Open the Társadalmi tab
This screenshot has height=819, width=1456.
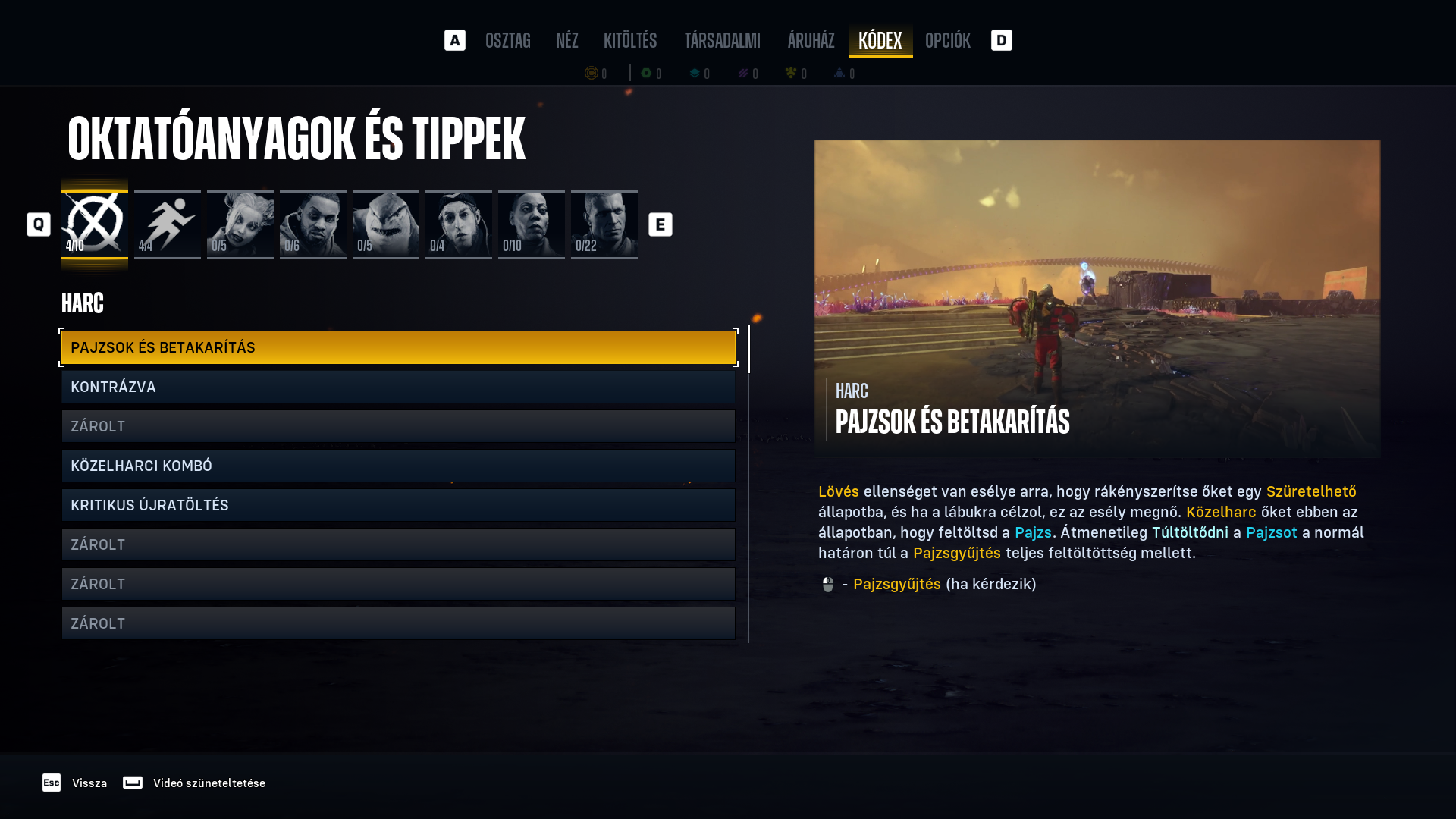pyautogui.click(x=722, y=40)
